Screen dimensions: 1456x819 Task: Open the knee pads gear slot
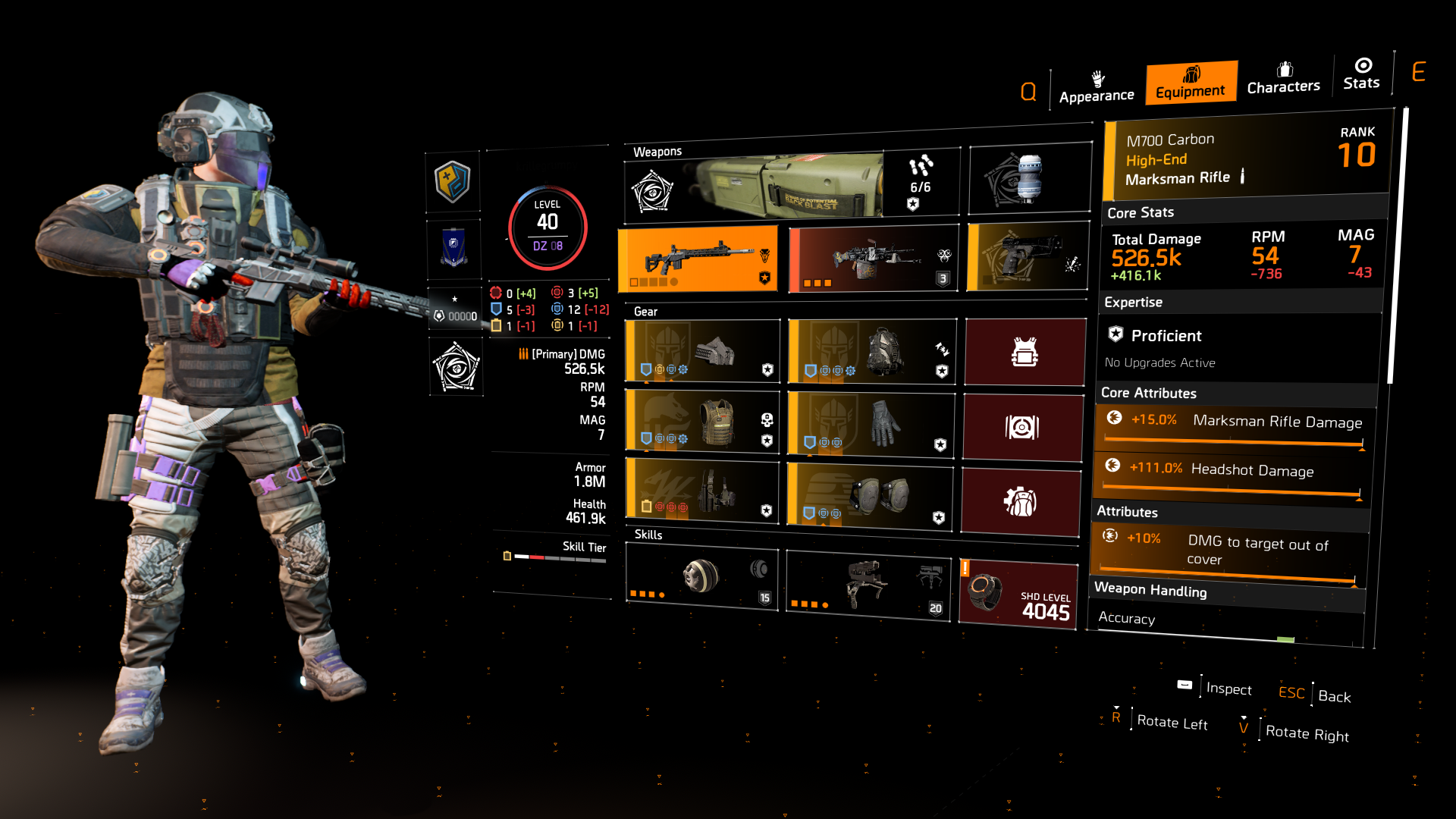871,494
